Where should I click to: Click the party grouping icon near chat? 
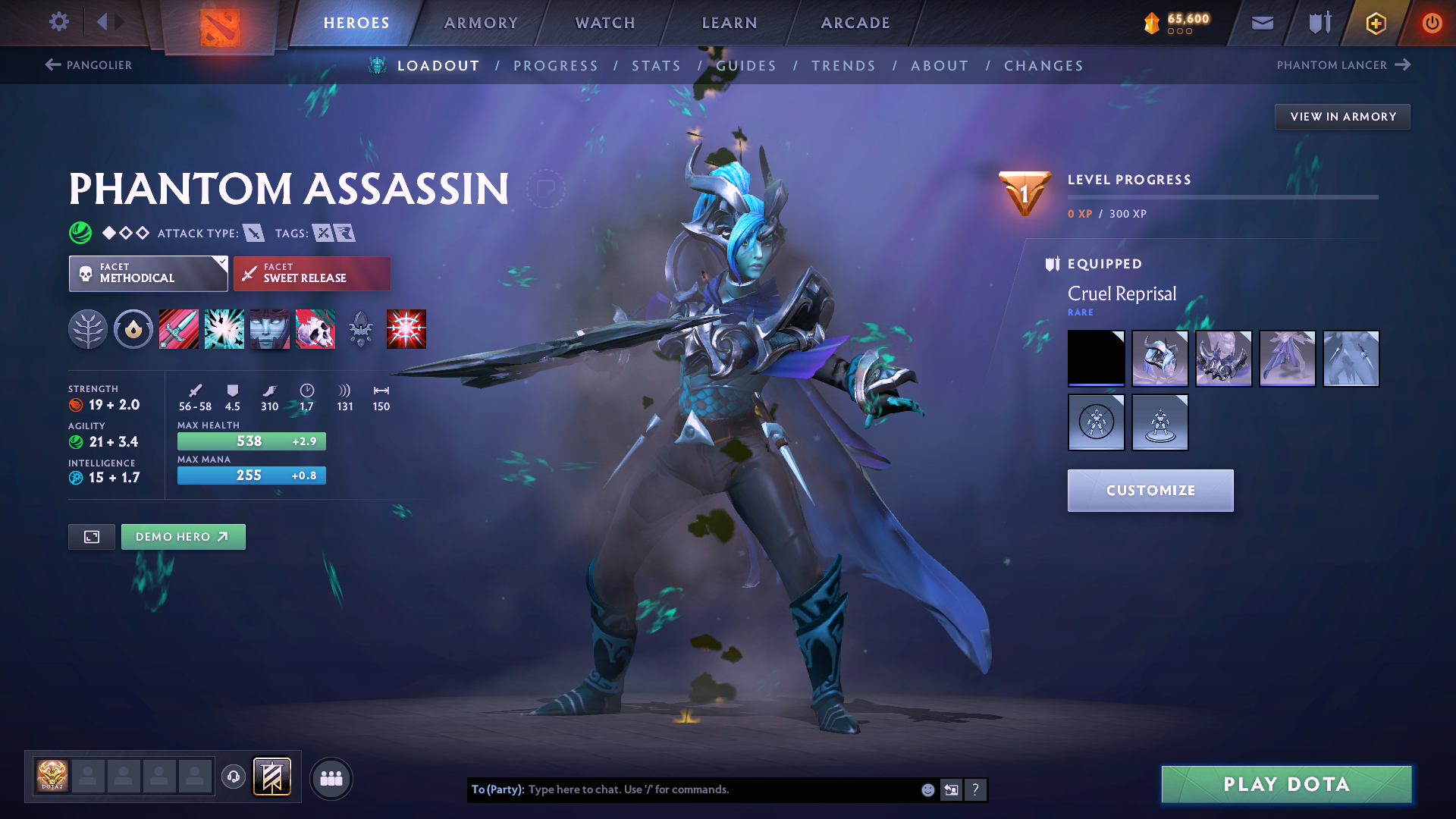pyautogui.click(x=331, y=779)
